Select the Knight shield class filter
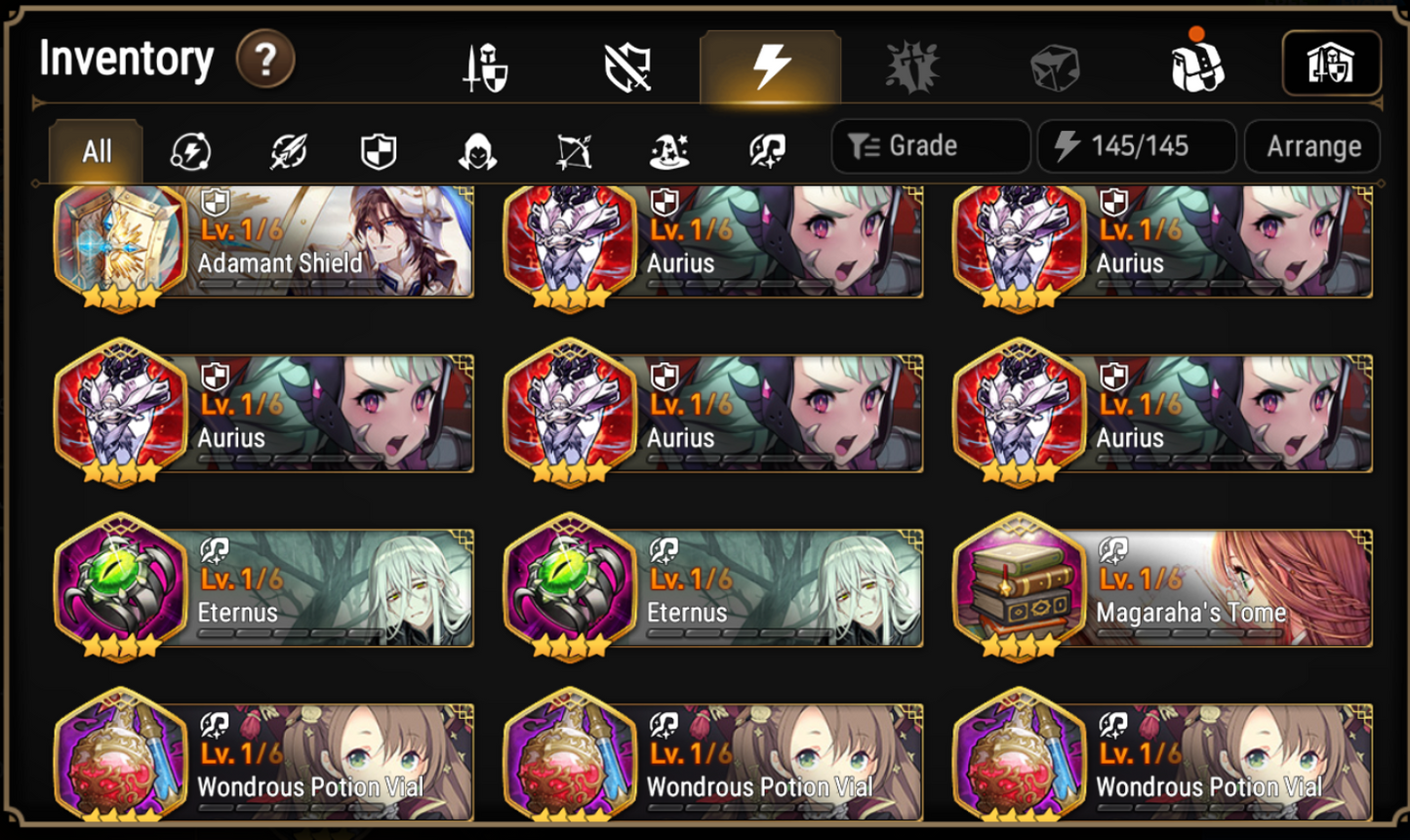 (377, 151)
